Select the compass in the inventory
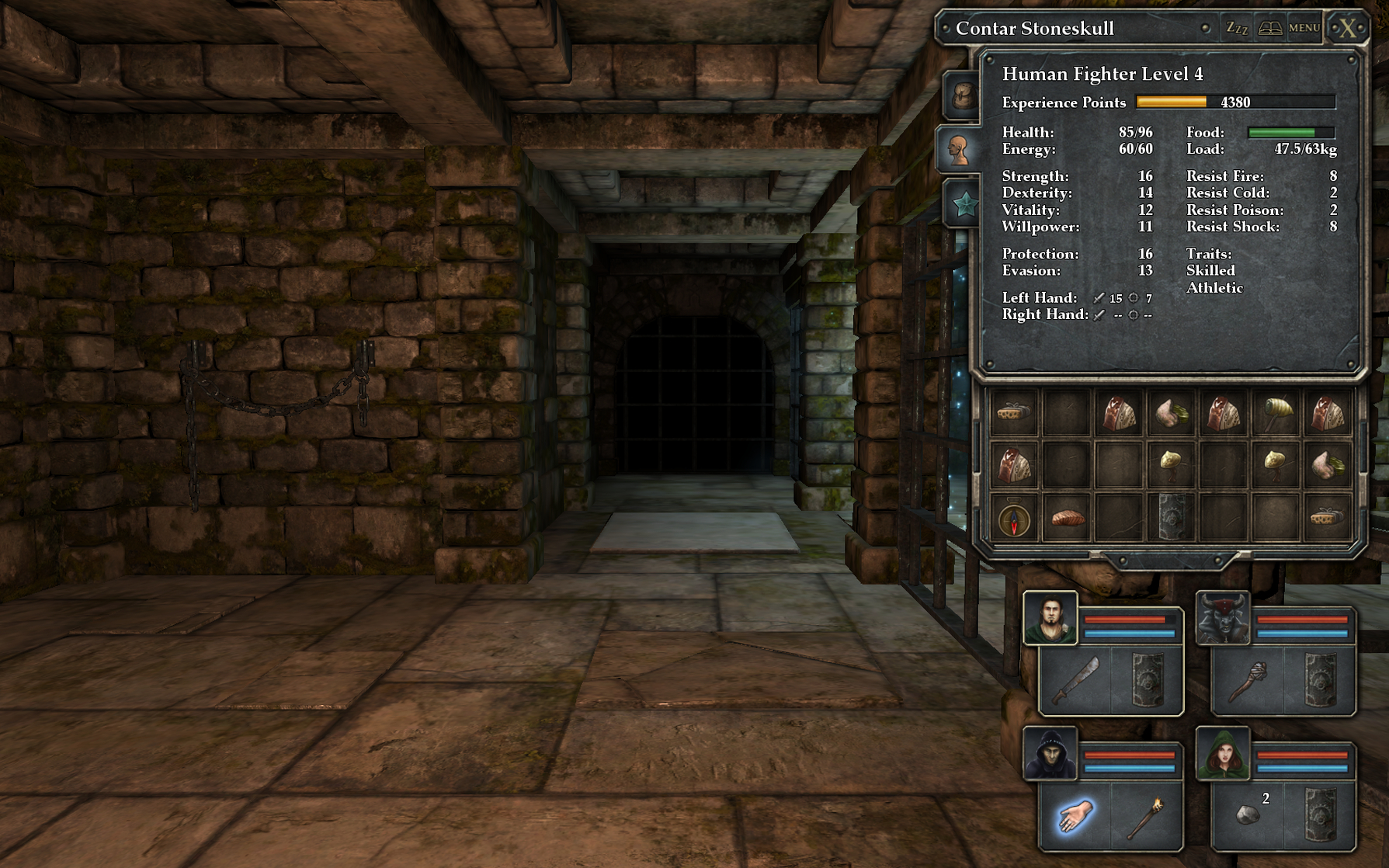Viewport: 1389px width, 868px height. pyautogui.click(x=1014, y=519)
